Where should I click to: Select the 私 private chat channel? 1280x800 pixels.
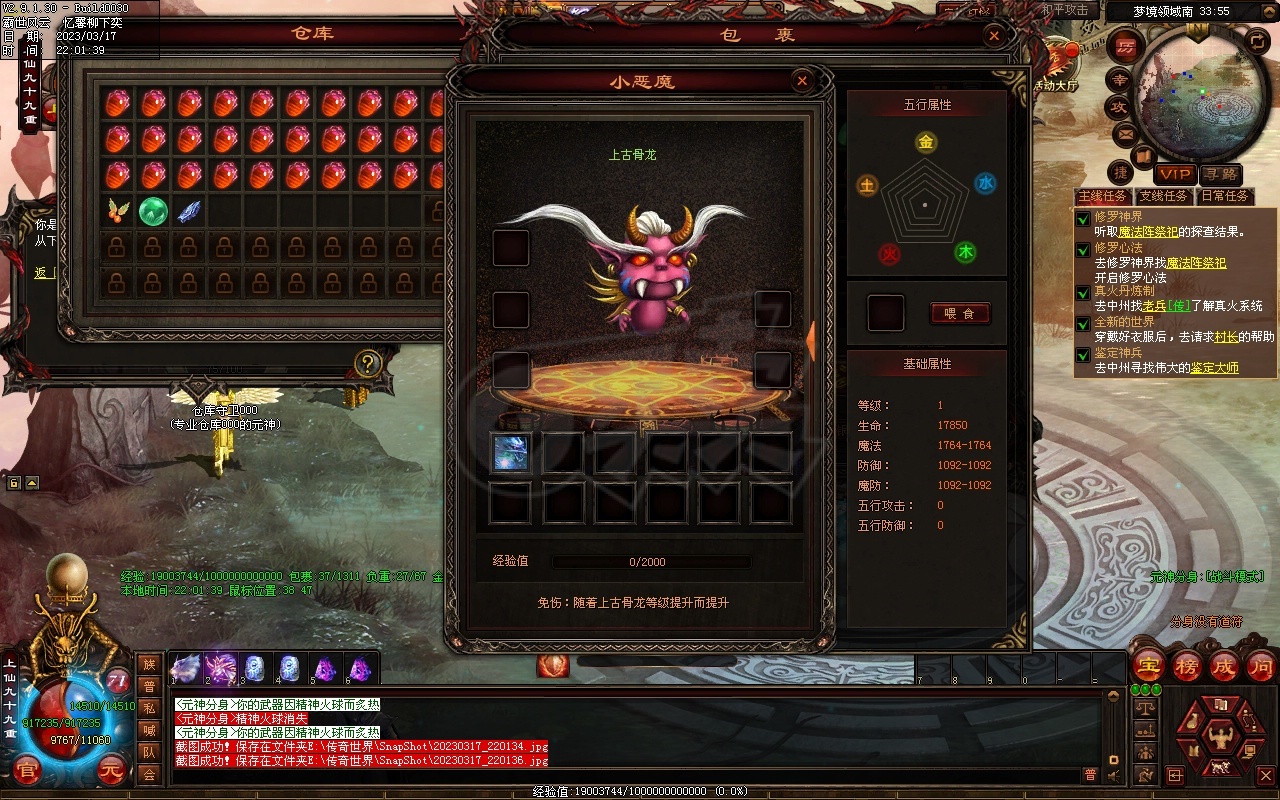(149, 708)
